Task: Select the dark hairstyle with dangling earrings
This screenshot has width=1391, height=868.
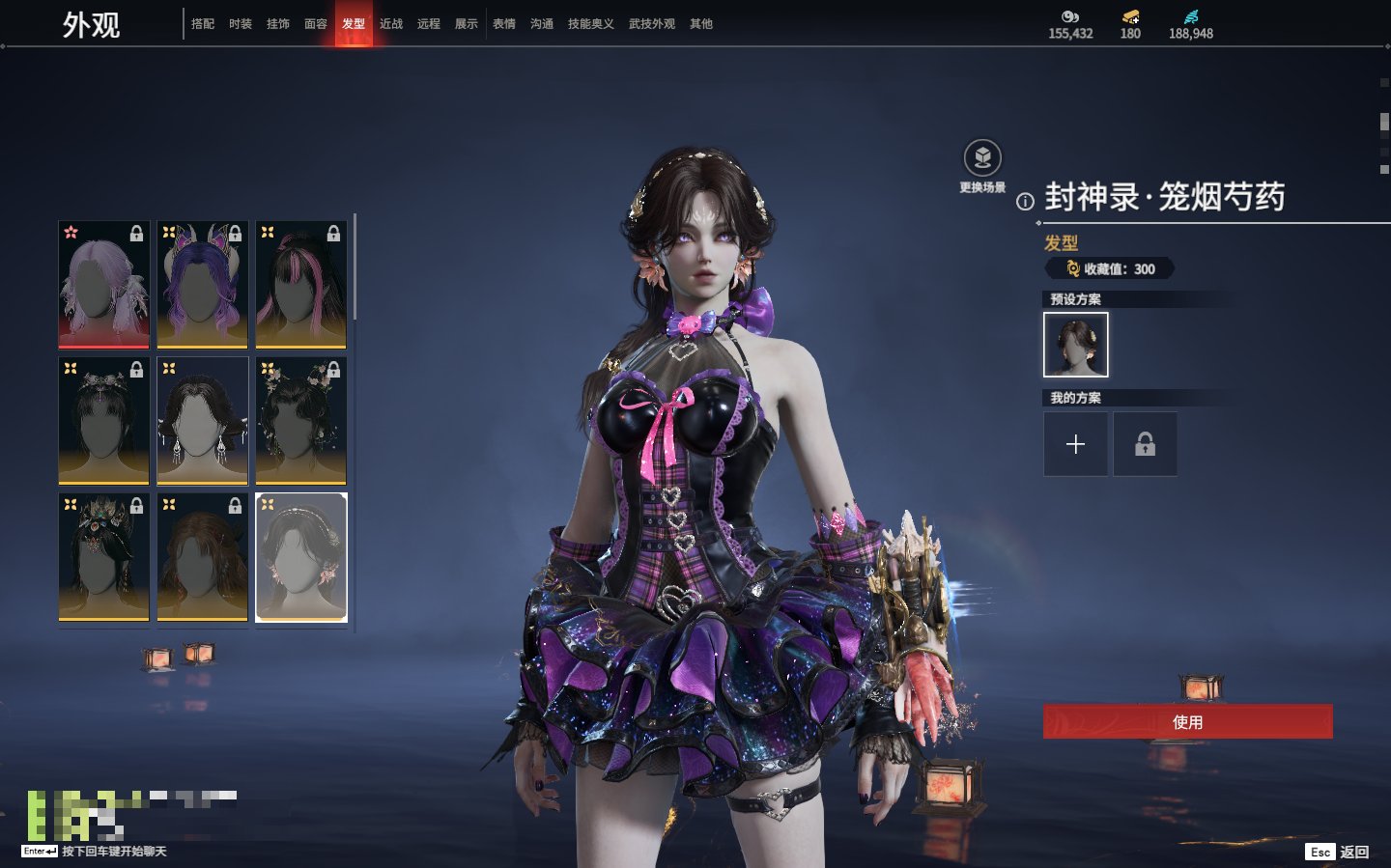Action: click(203, 421)
